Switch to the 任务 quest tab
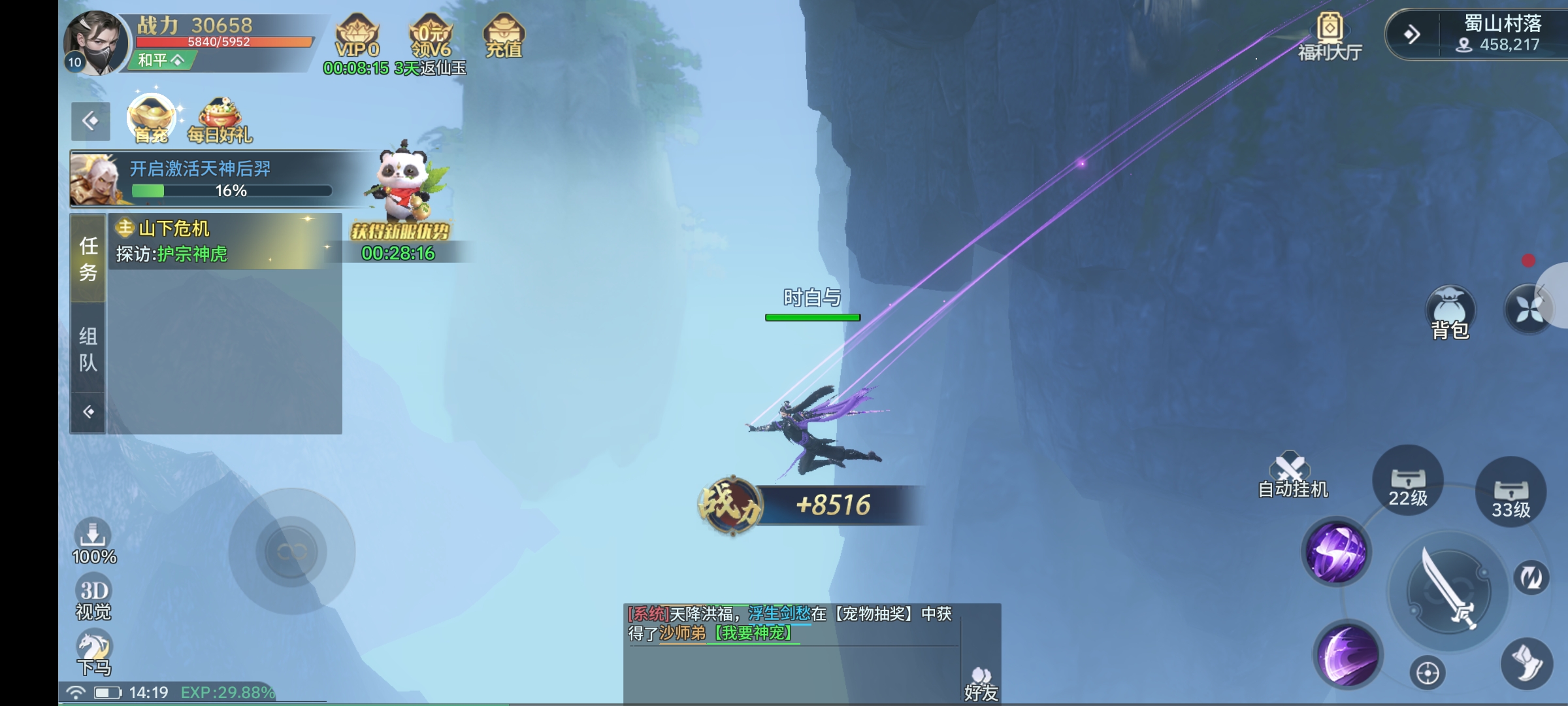This screenshot has height=706, width=1568. click(x=88, y=258)
